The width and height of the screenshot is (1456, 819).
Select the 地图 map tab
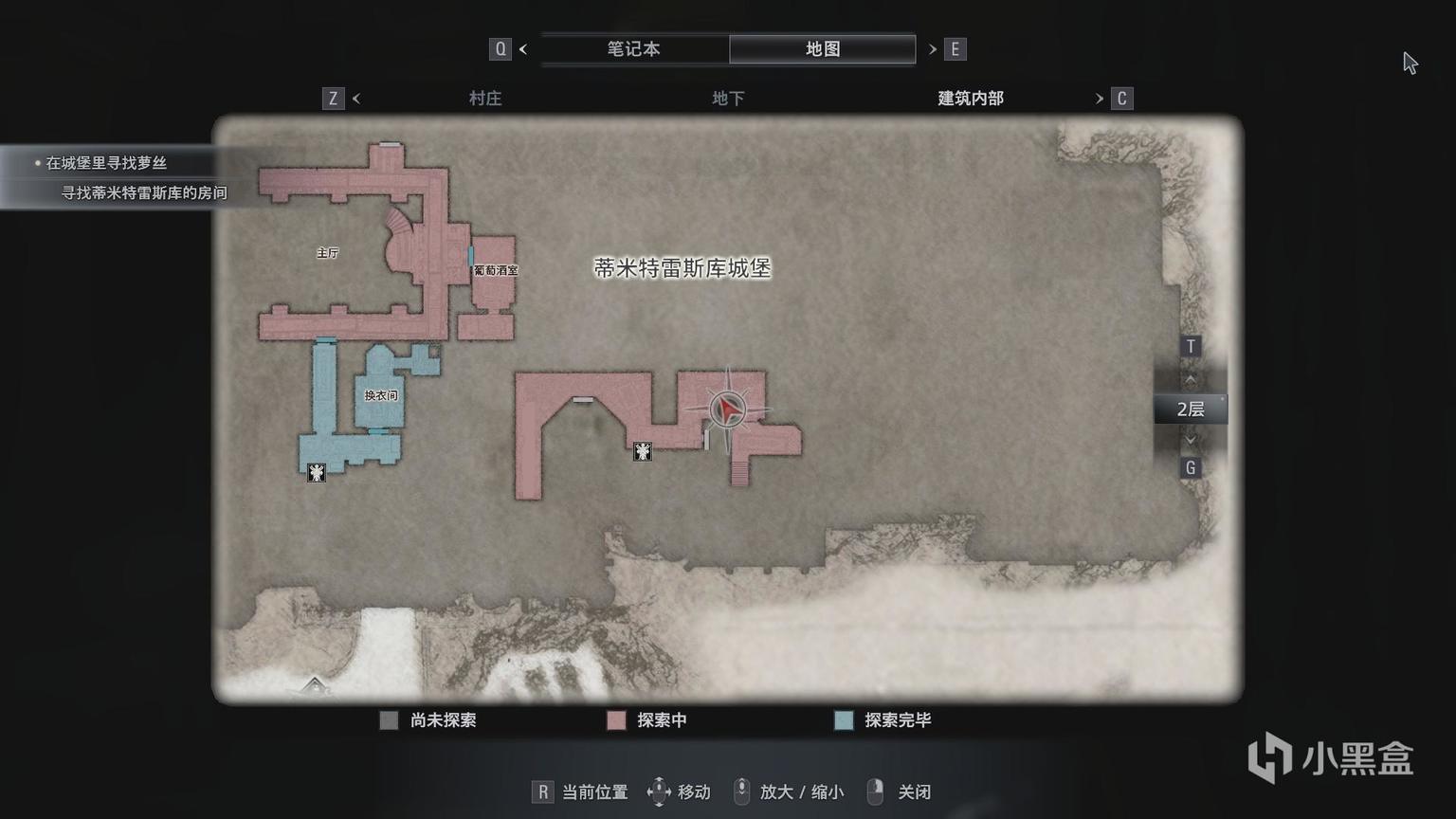click(822, 49)
